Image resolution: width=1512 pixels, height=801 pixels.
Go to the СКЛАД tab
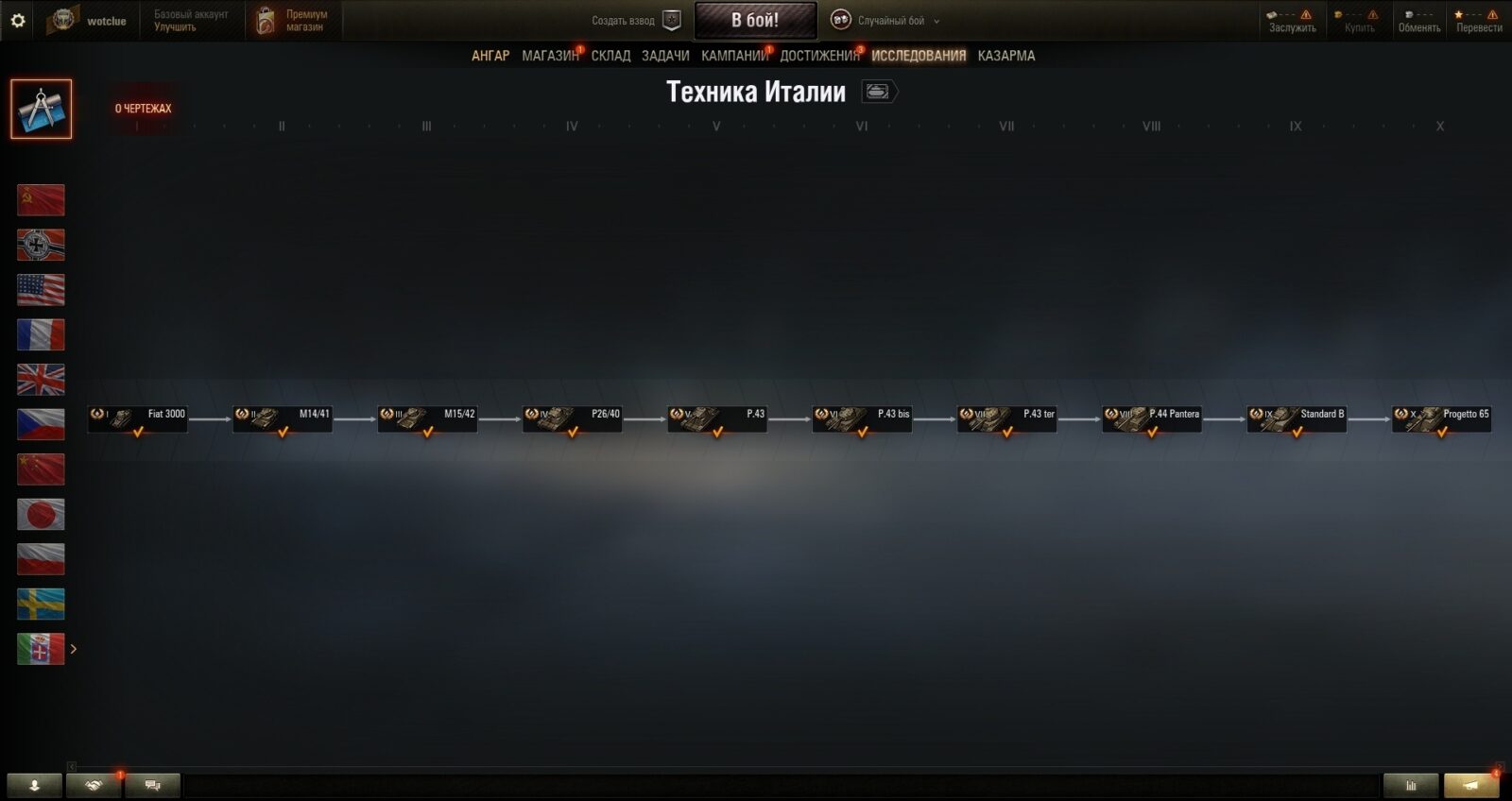pyautogui.click(x=610, y=56)
